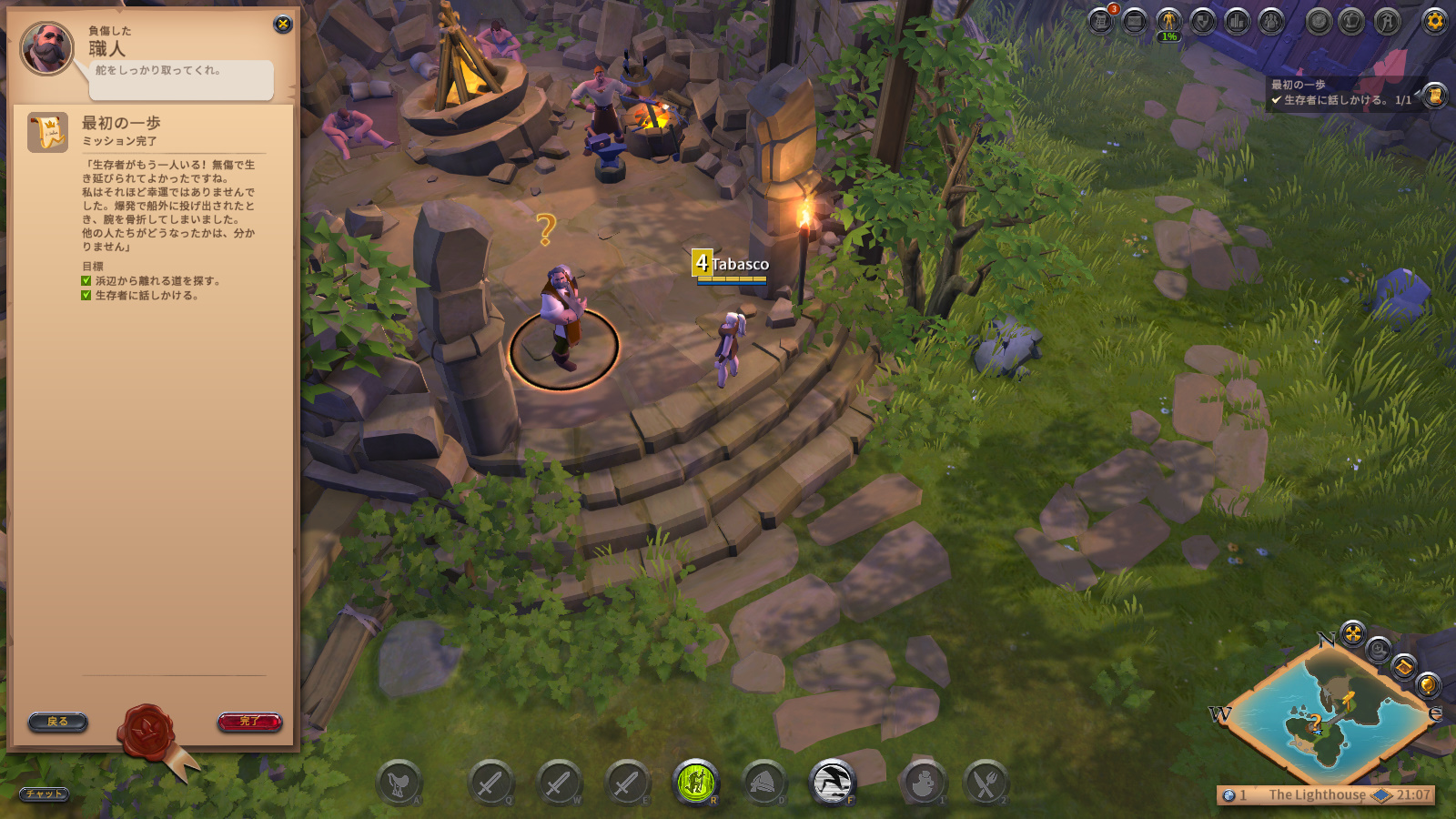Screen dimensions: 1456x819
Task: Close the quest dialogue panel
Action: pos(283,25)
